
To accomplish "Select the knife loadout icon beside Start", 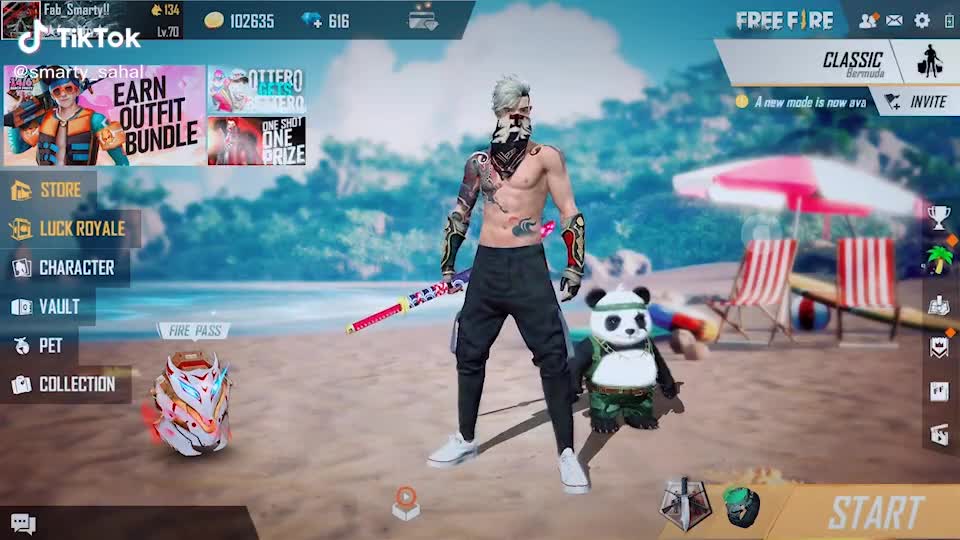I will click(x=685, y=505).
